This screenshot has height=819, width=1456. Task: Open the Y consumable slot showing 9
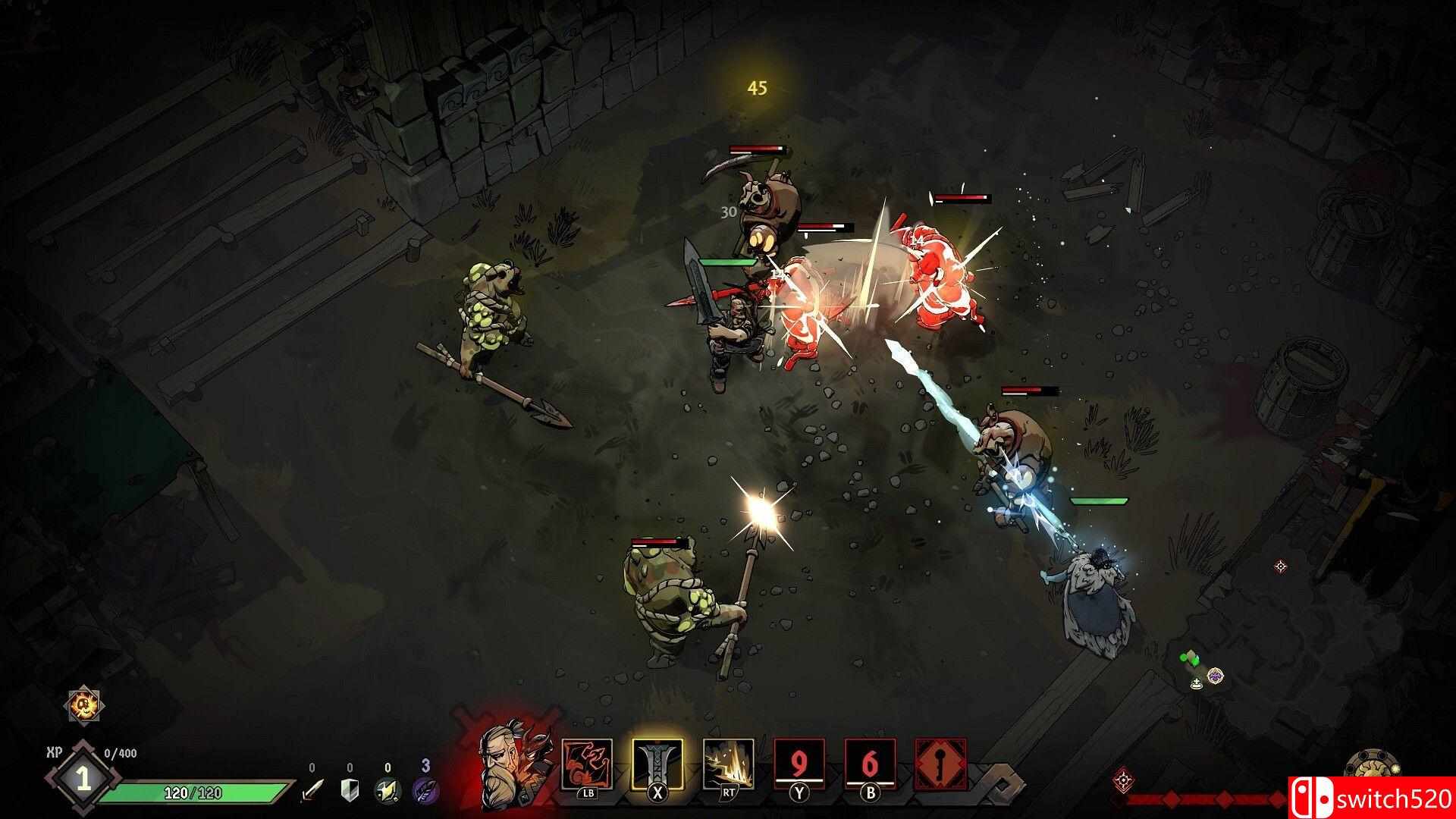[x=798, y=762]
